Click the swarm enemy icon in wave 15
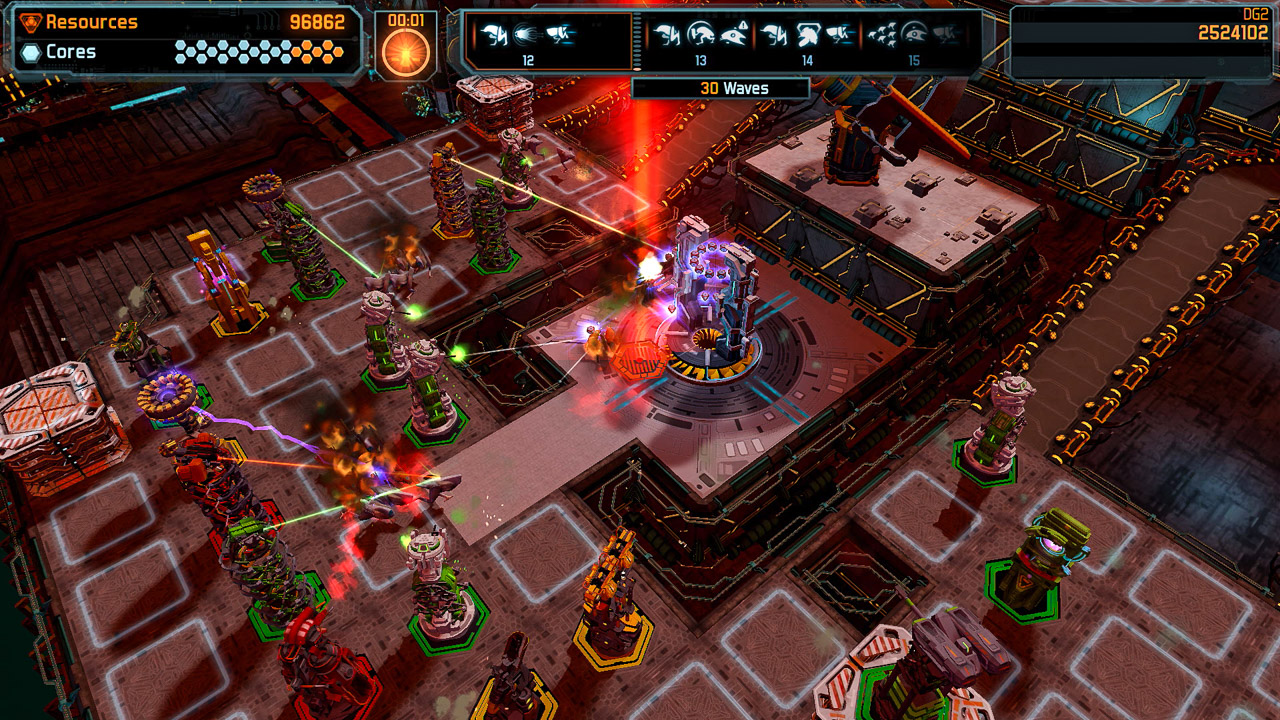The height and width of the screenshot is (720, 1280). [x=883, y=36]
